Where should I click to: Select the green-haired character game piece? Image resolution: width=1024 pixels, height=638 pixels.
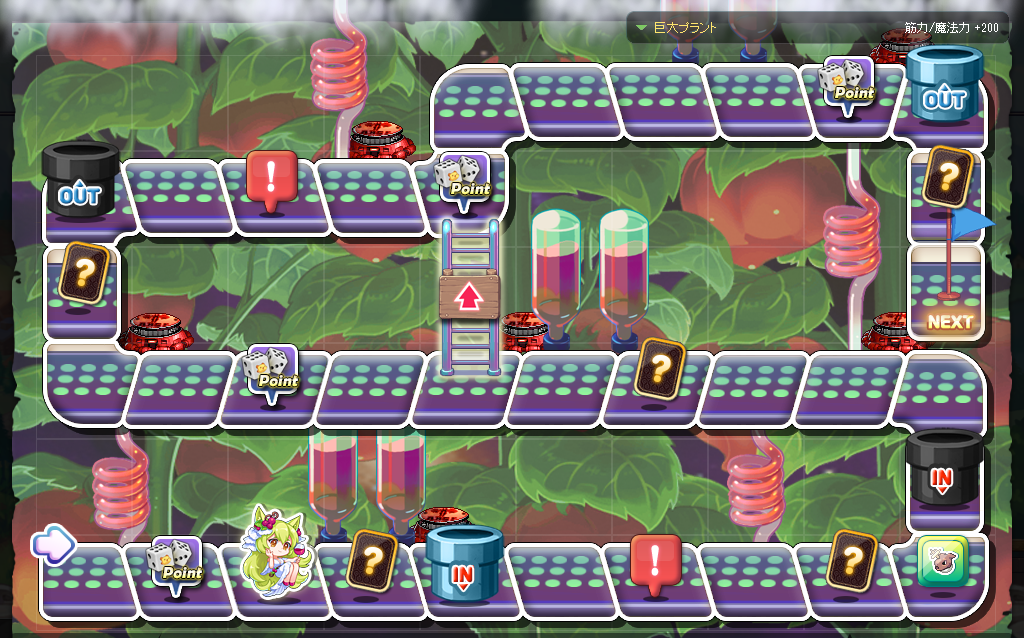point(276,552)
